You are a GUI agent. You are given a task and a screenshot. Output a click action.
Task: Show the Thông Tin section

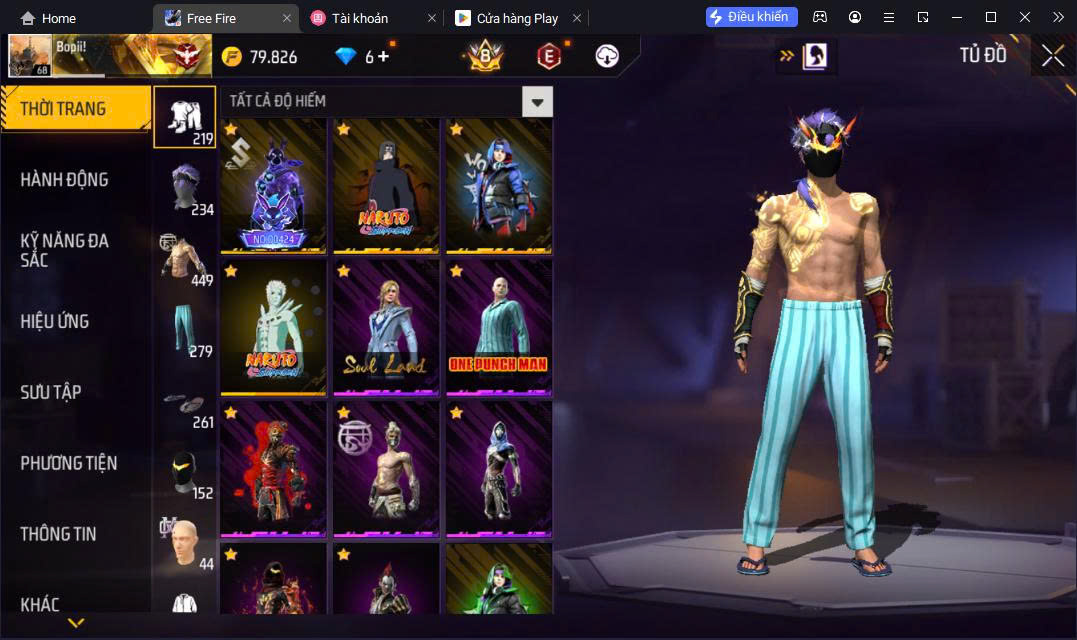[x=58, y=534]
